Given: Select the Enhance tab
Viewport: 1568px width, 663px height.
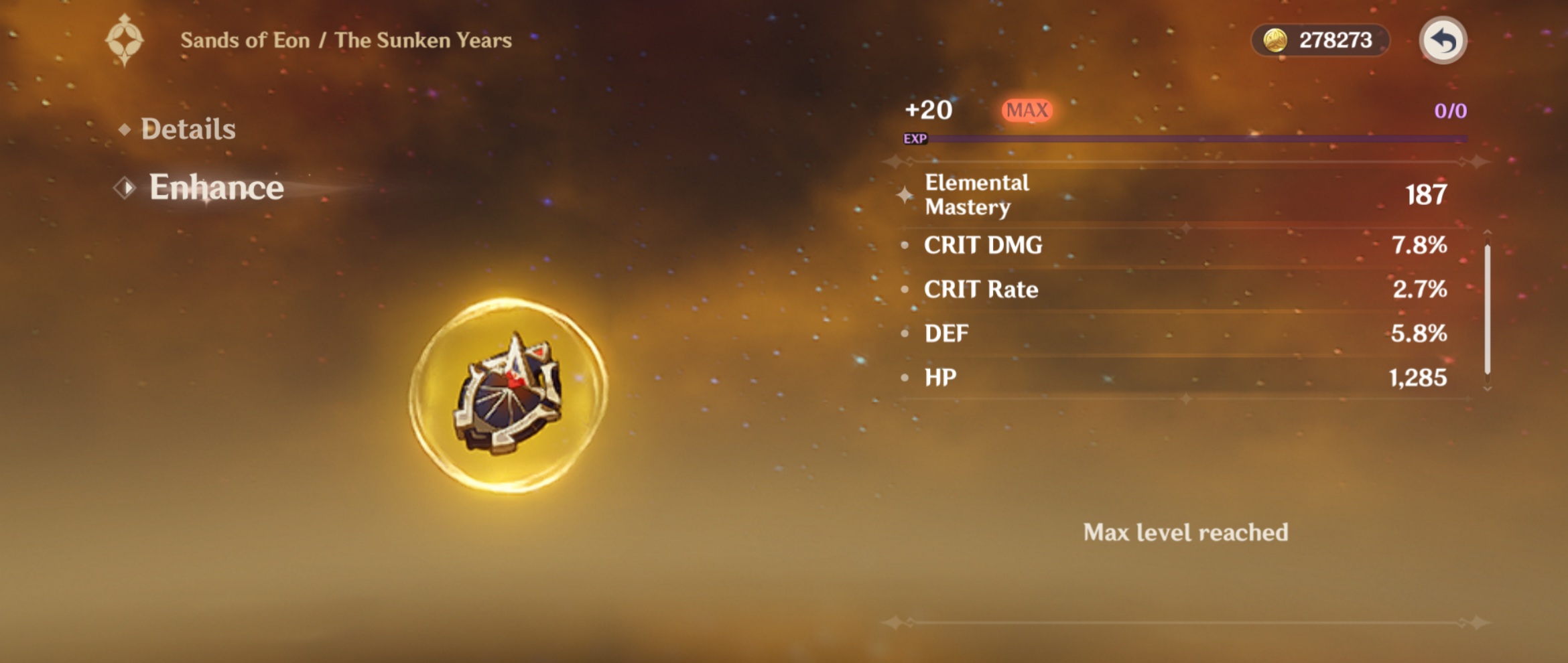Looking at the screenshot, I should pyautogui.click(x=216, y=188).
